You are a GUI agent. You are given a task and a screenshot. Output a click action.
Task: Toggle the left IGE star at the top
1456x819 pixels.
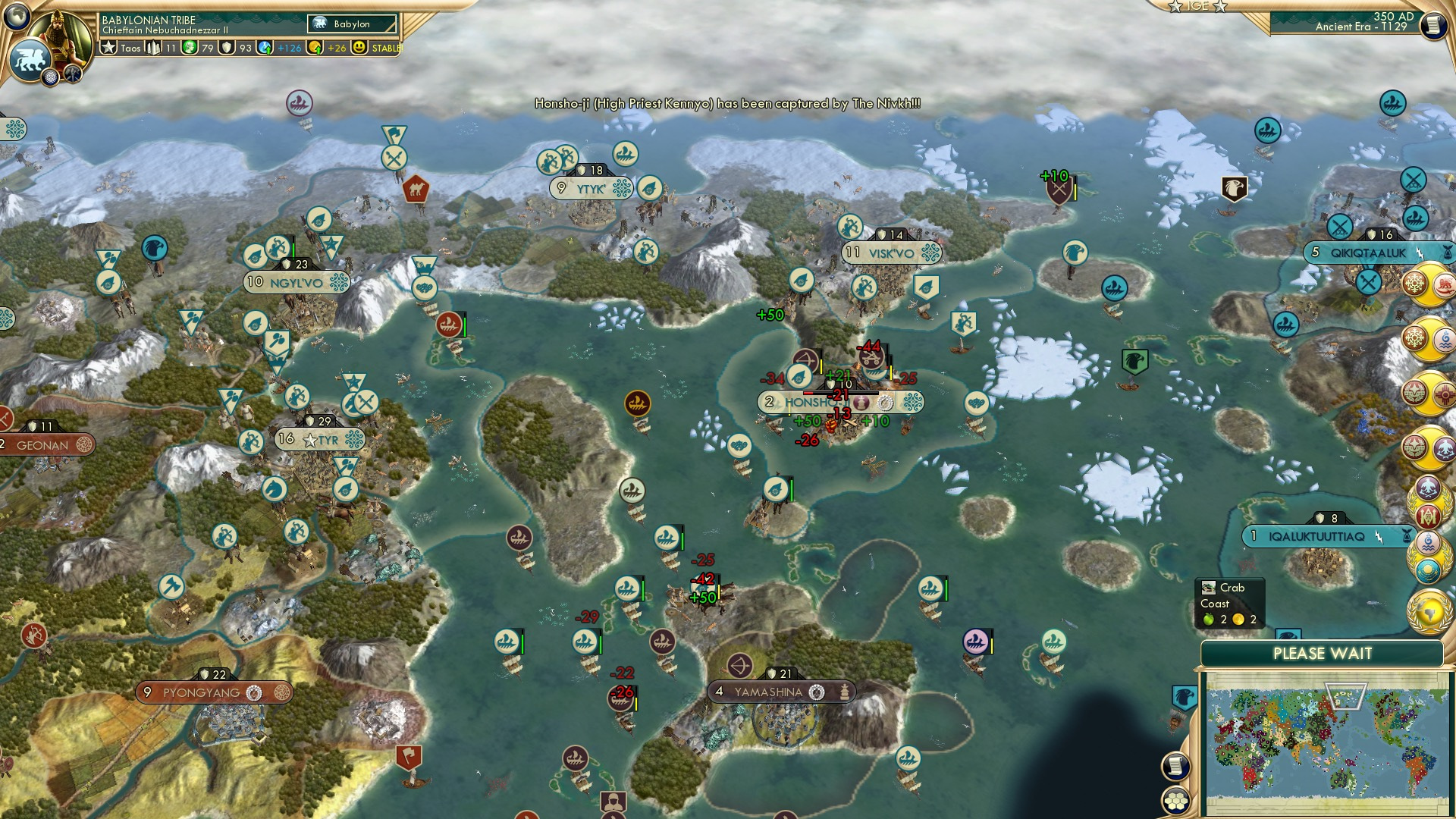(x=1173, y=7)
